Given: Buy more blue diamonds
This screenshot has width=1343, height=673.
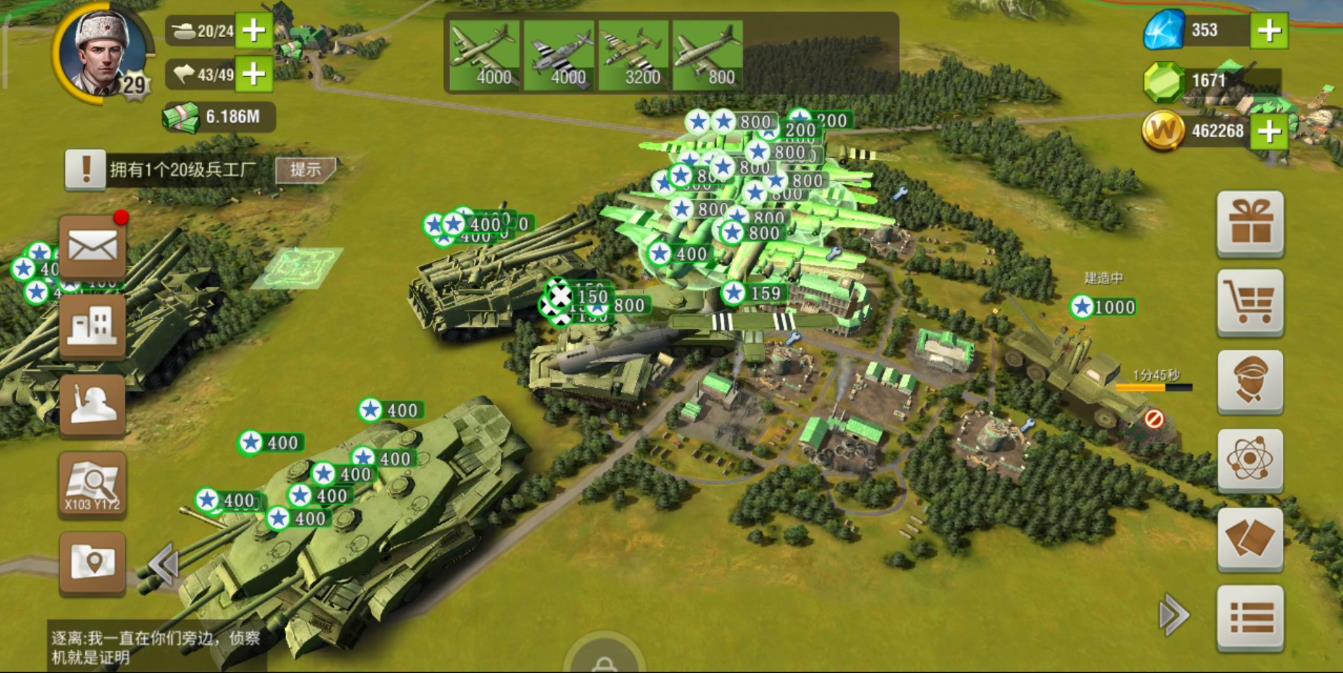Looking at the screenshot, I should (1269, 30).
